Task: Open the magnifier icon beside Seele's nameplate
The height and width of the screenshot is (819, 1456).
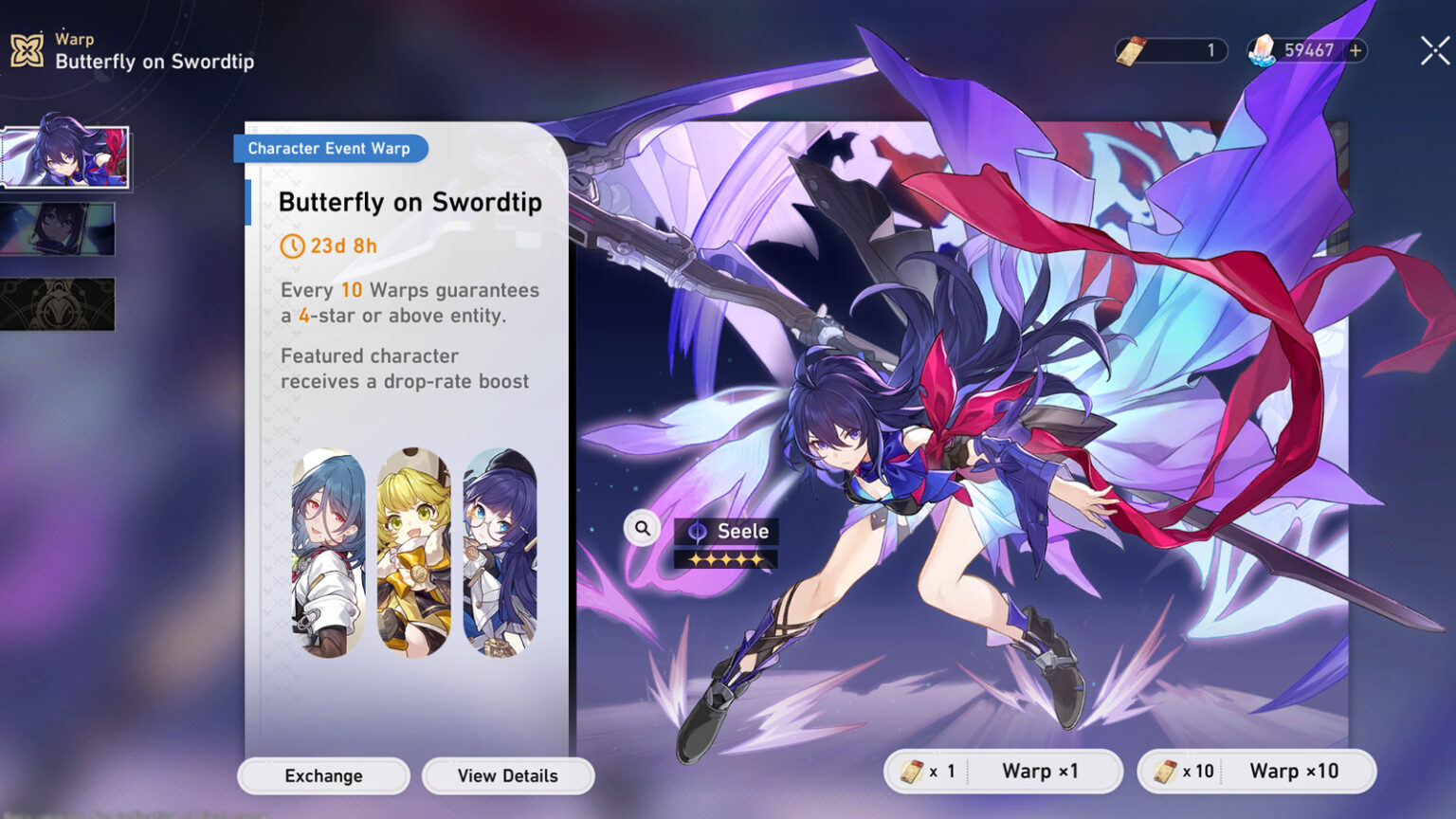Action: (641, 528)
